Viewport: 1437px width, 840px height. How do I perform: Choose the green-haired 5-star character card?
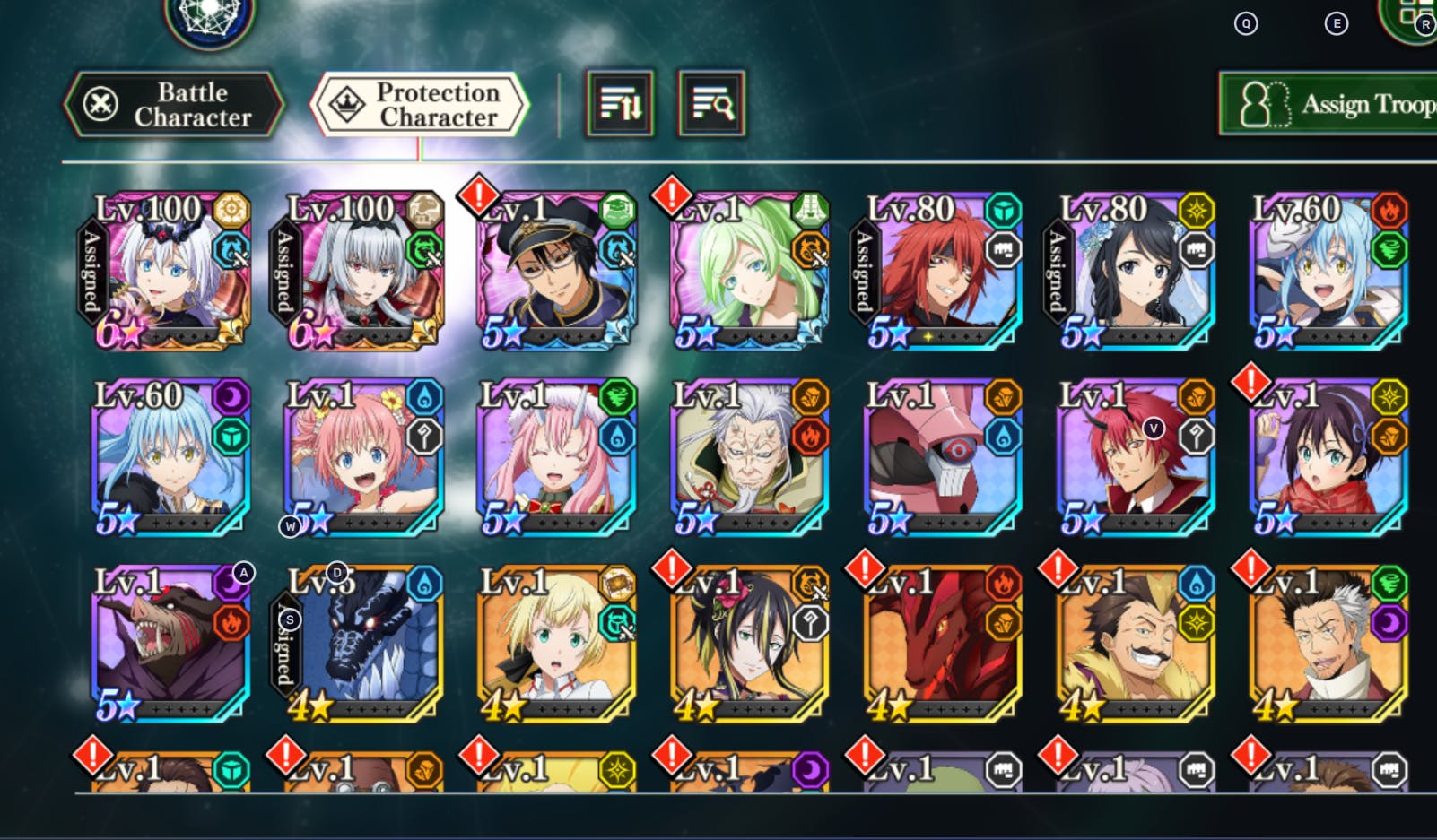(748, 271)
